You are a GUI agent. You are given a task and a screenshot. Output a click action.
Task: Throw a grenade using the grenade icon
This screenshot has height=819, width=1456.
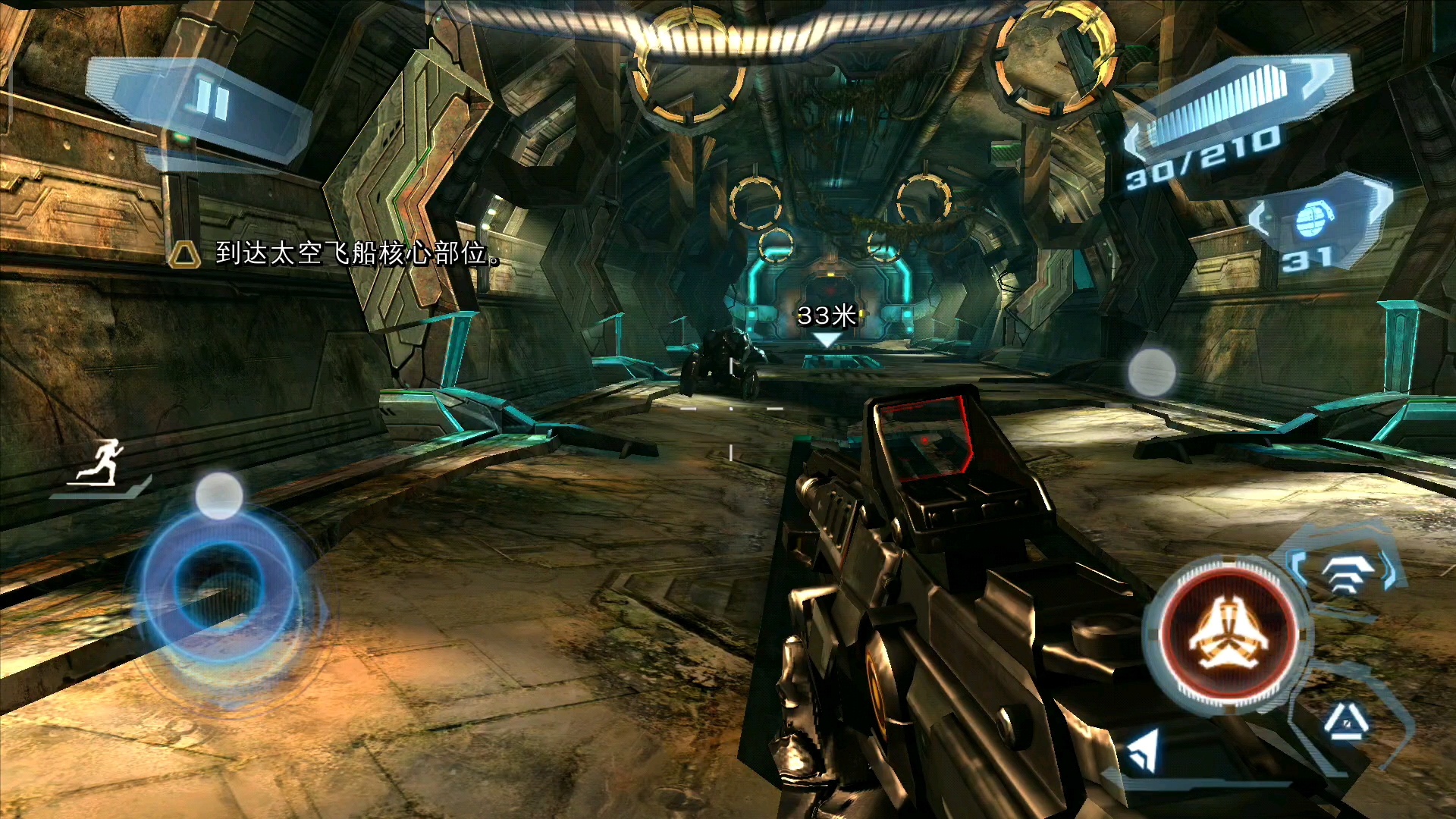[x=1313, y=220]
